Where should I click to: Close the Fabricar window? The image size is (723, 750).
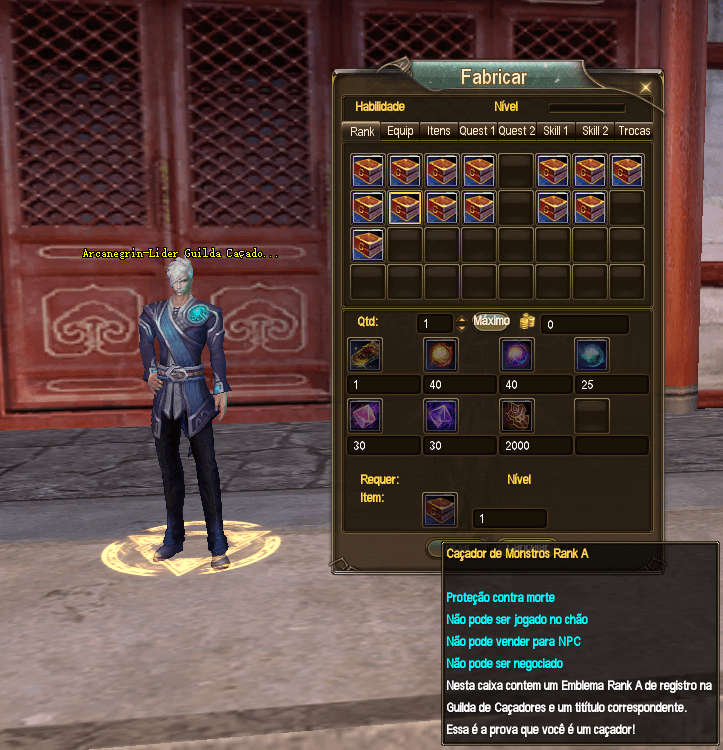[x=646, y=88]
